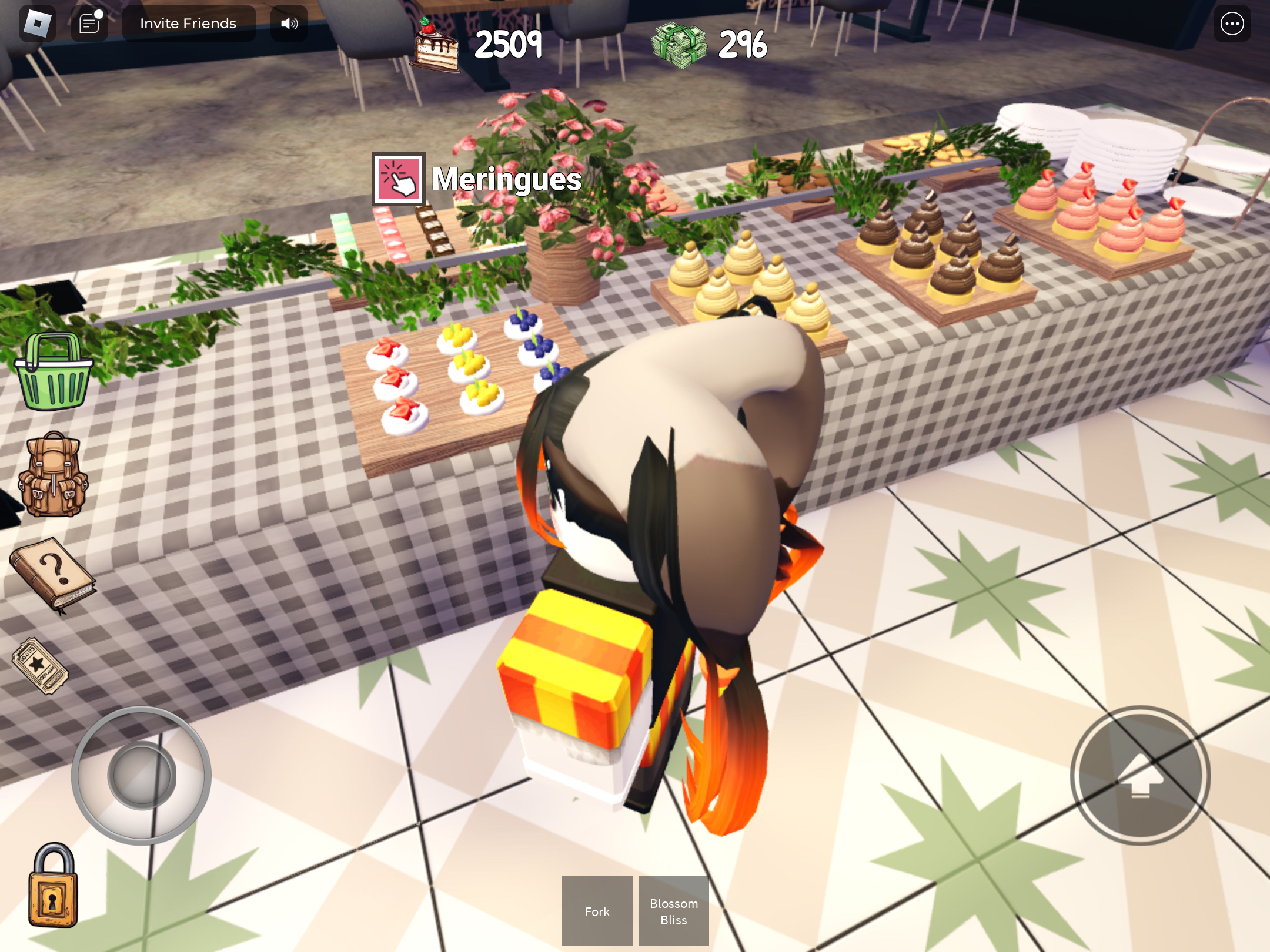Open the chat window icon
The width and height of the screenshot is (1270, 952).
pos(89,24)
